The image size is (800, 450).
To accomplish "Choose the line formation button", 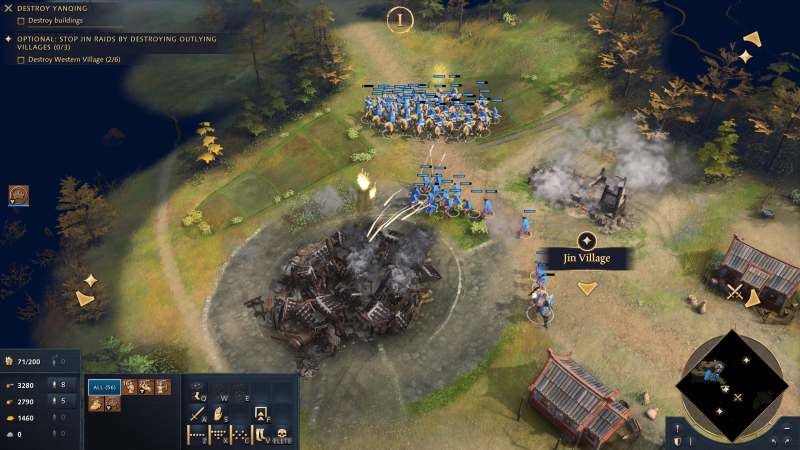I will click(195, 435).
